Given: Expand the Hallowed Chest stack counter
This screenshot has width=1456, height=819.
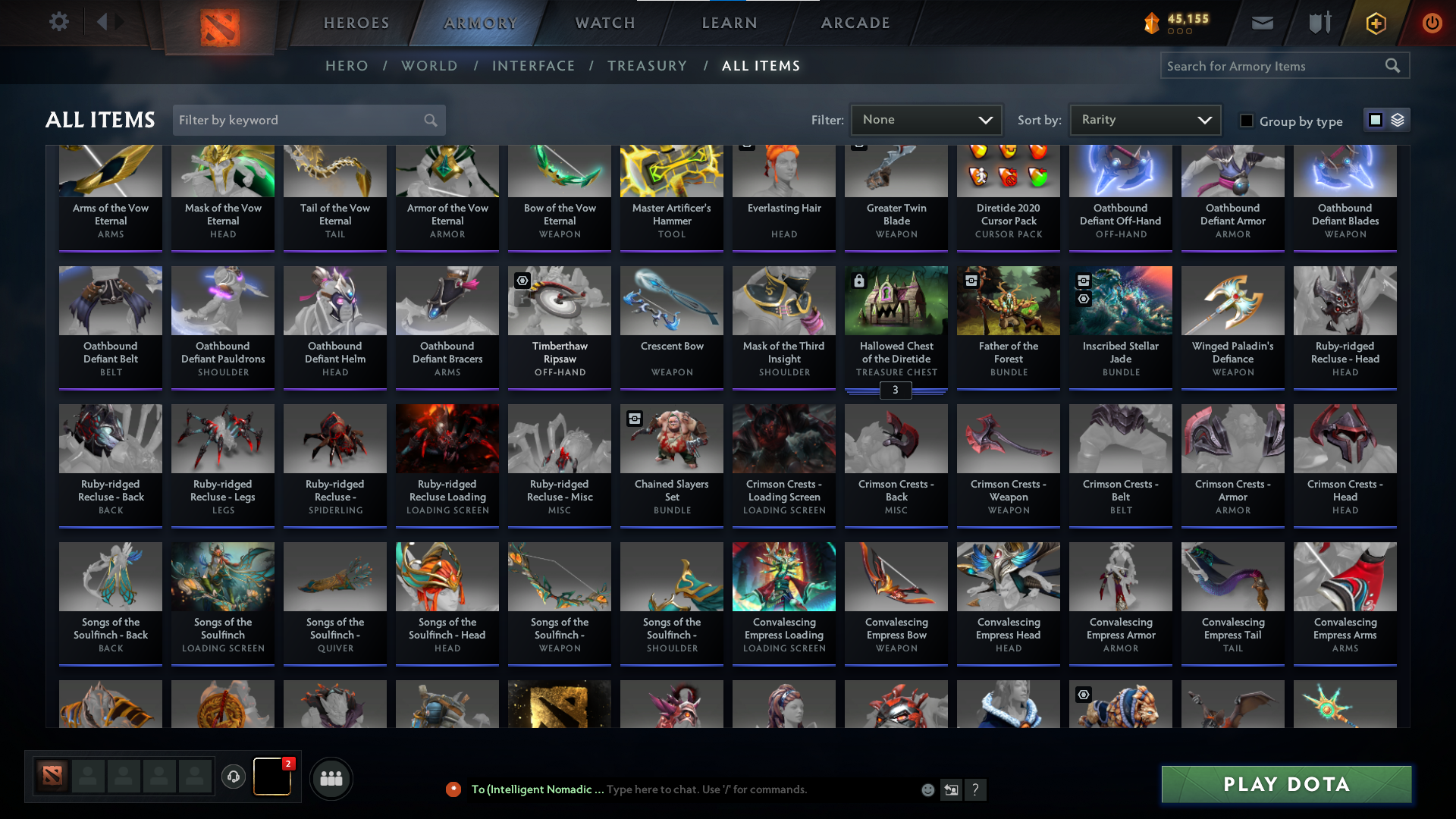Looking at the screenshot, I should 896,391.
